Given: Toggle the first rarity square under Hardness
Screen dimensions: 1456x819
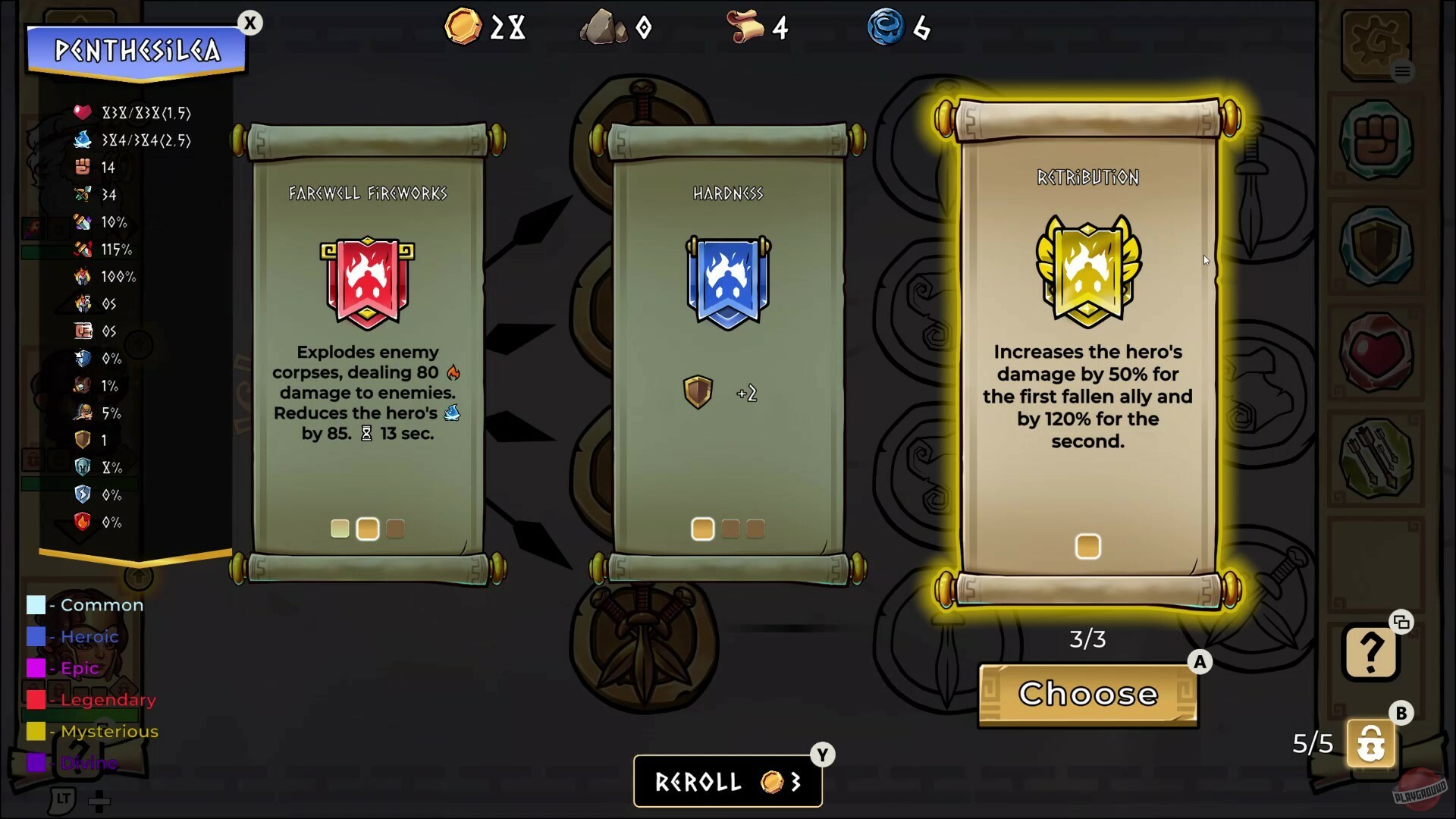Looking at the screenshot, I should tap(702, 529).
